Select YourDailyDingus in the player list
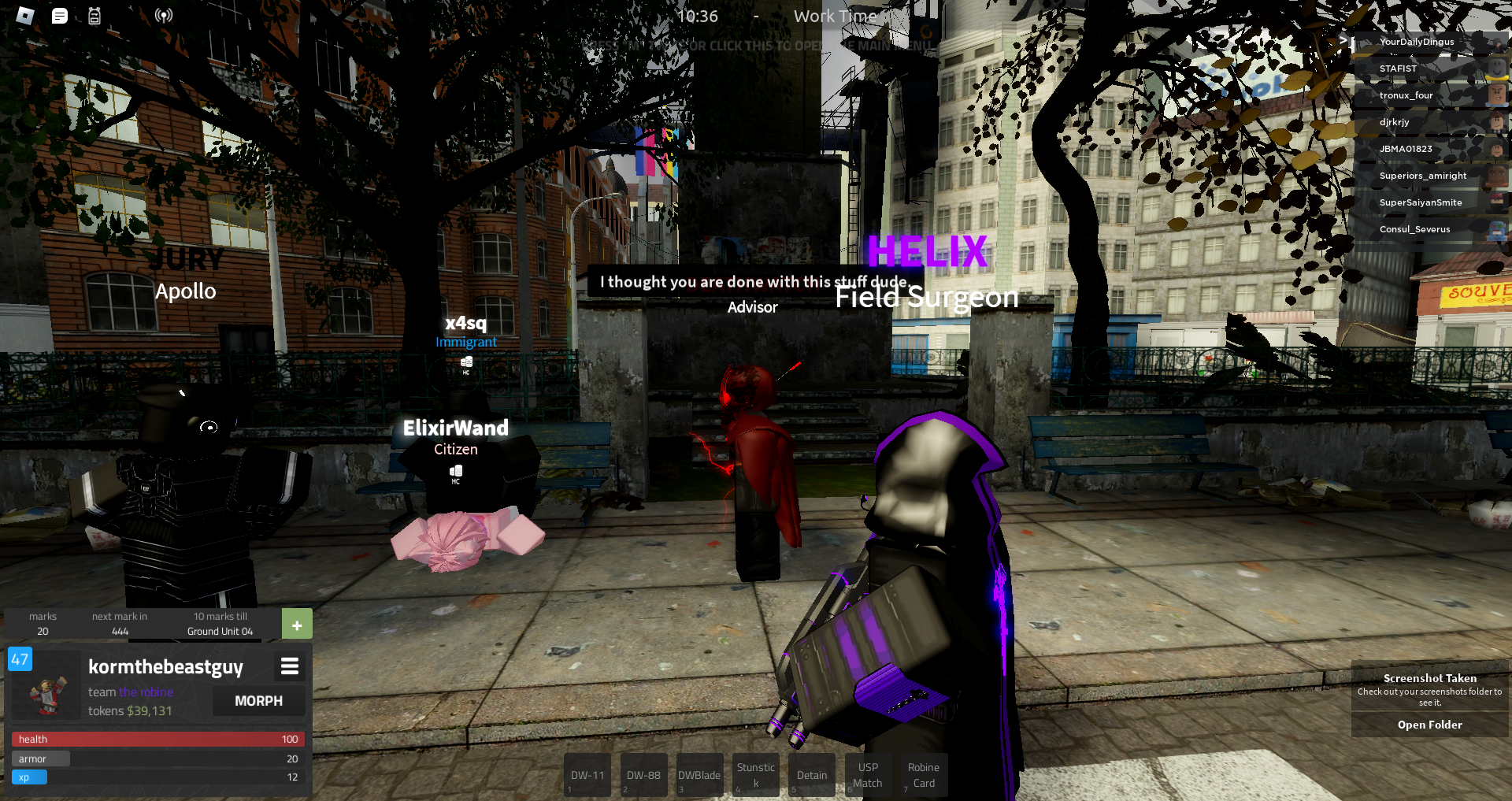 click(1417, 43)
